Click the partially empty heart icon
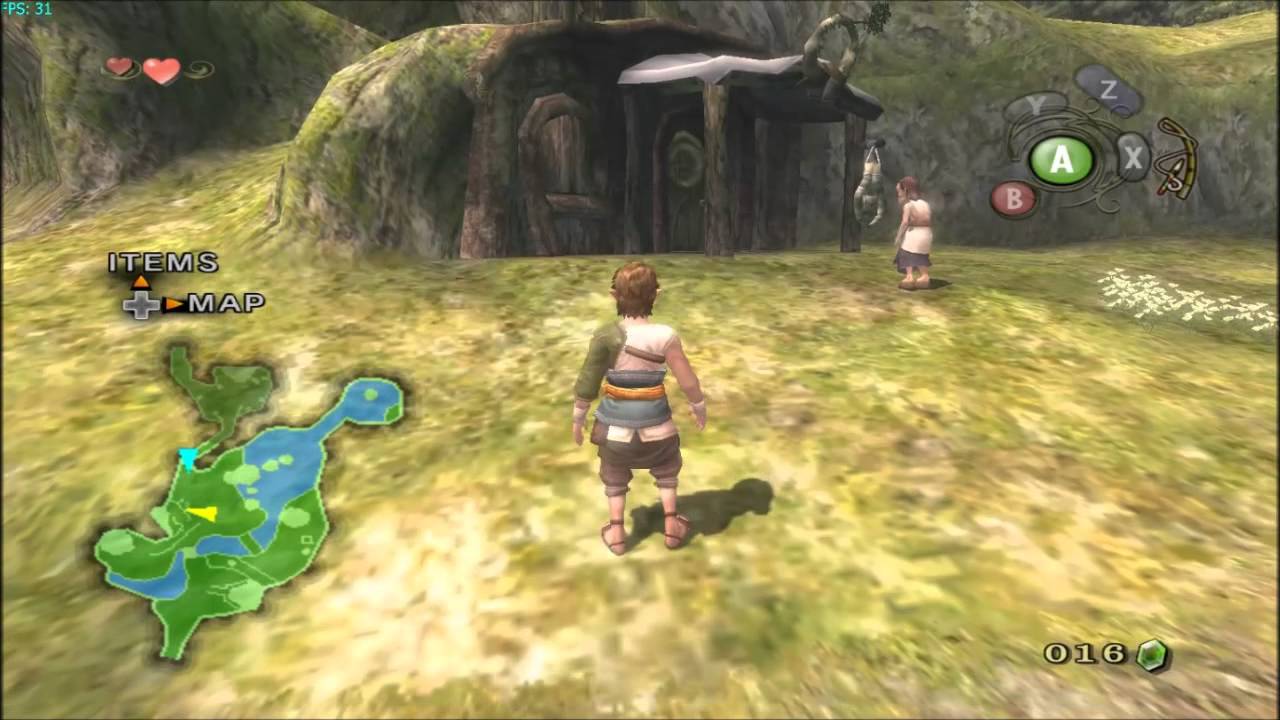This screenshot has width=1280, height=720. point(118,68)
